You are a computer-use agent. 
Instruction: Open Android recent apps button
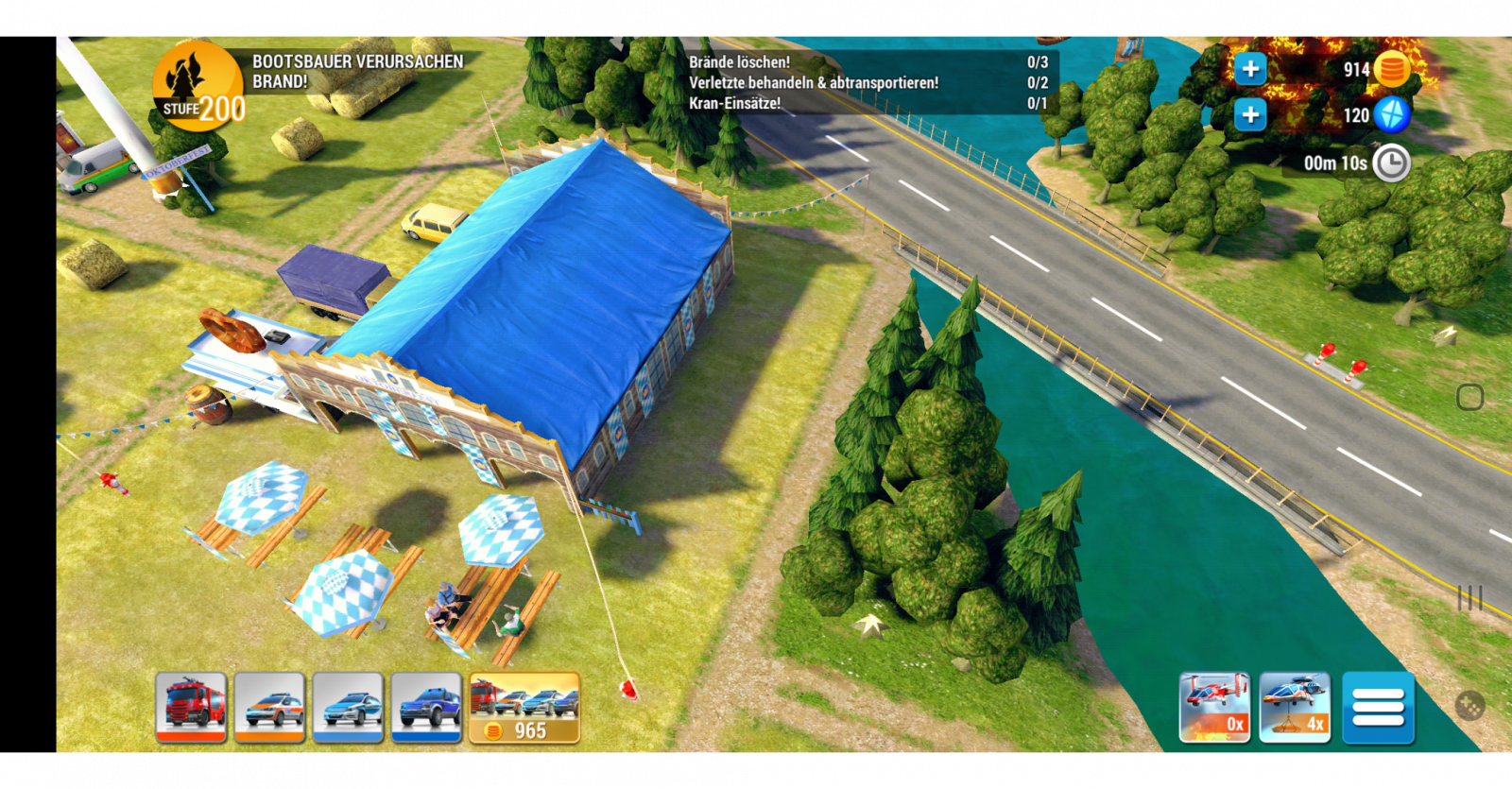click(1469, 597)
